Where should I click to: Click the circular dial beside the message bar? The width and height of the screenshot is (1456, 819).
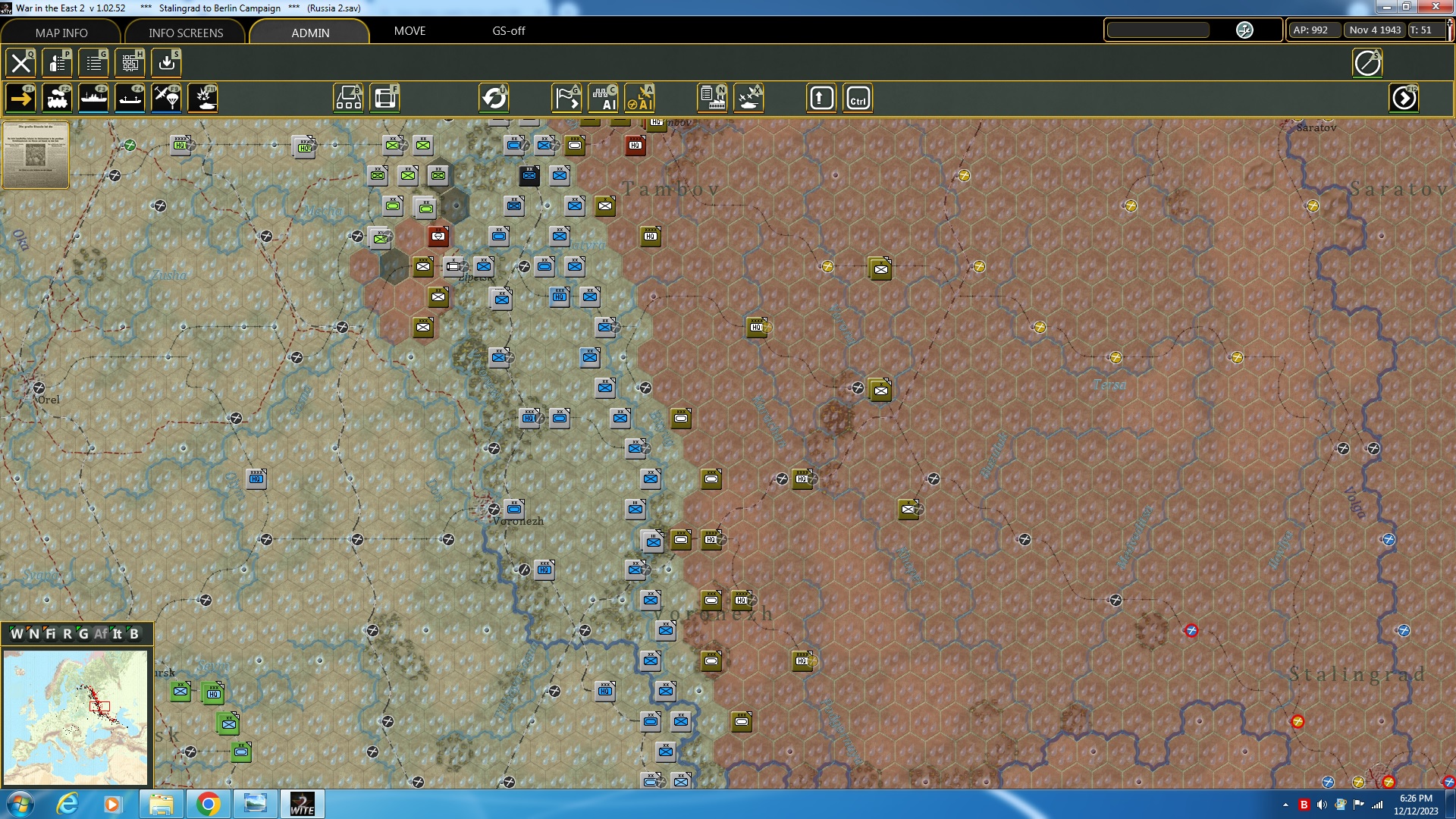pyautogui.click(x=1244, y=30)
